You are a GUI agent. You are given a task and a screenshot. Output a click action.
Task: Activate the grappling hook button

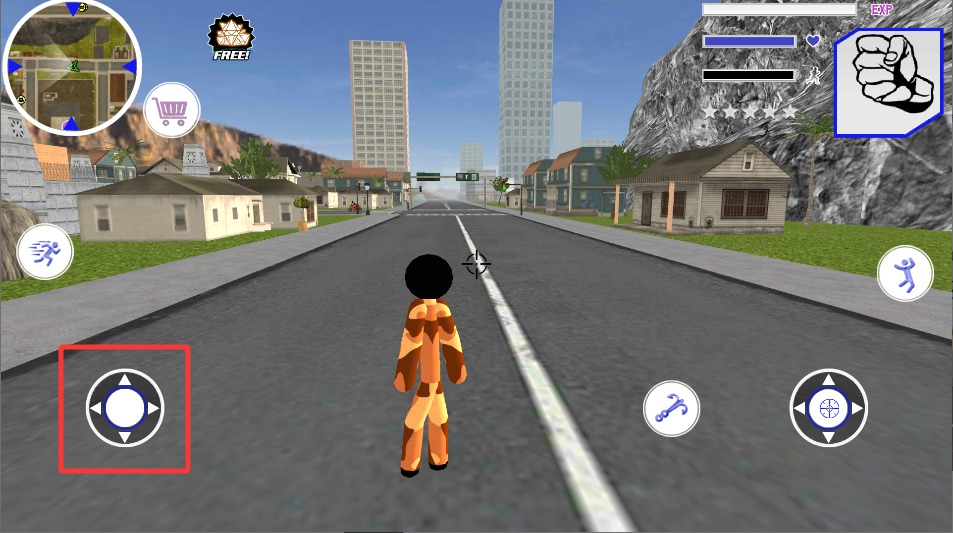click(x=671, y=407)
